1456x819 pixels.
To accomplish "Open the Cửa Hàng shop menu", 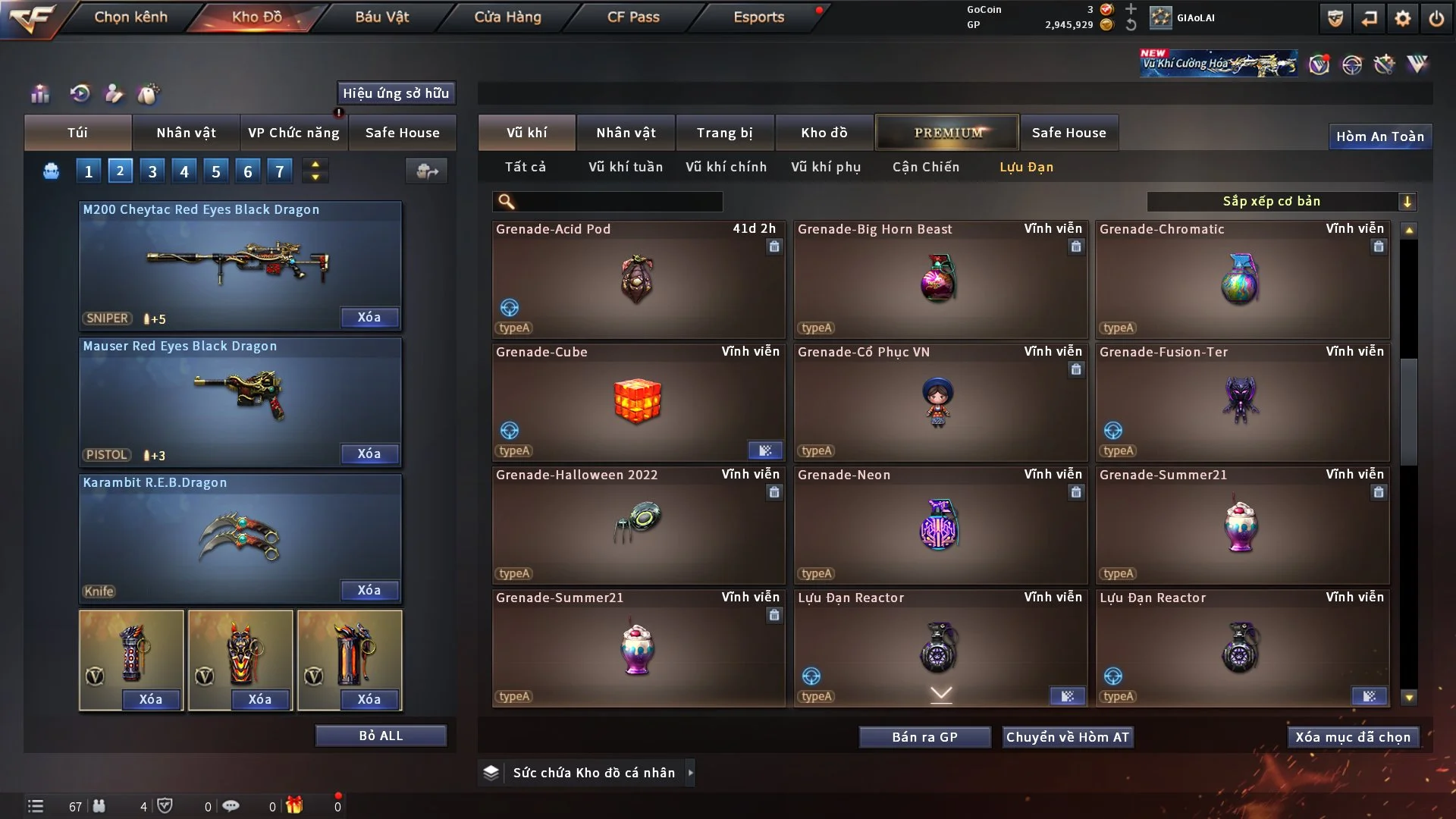I will coord(507,17).
